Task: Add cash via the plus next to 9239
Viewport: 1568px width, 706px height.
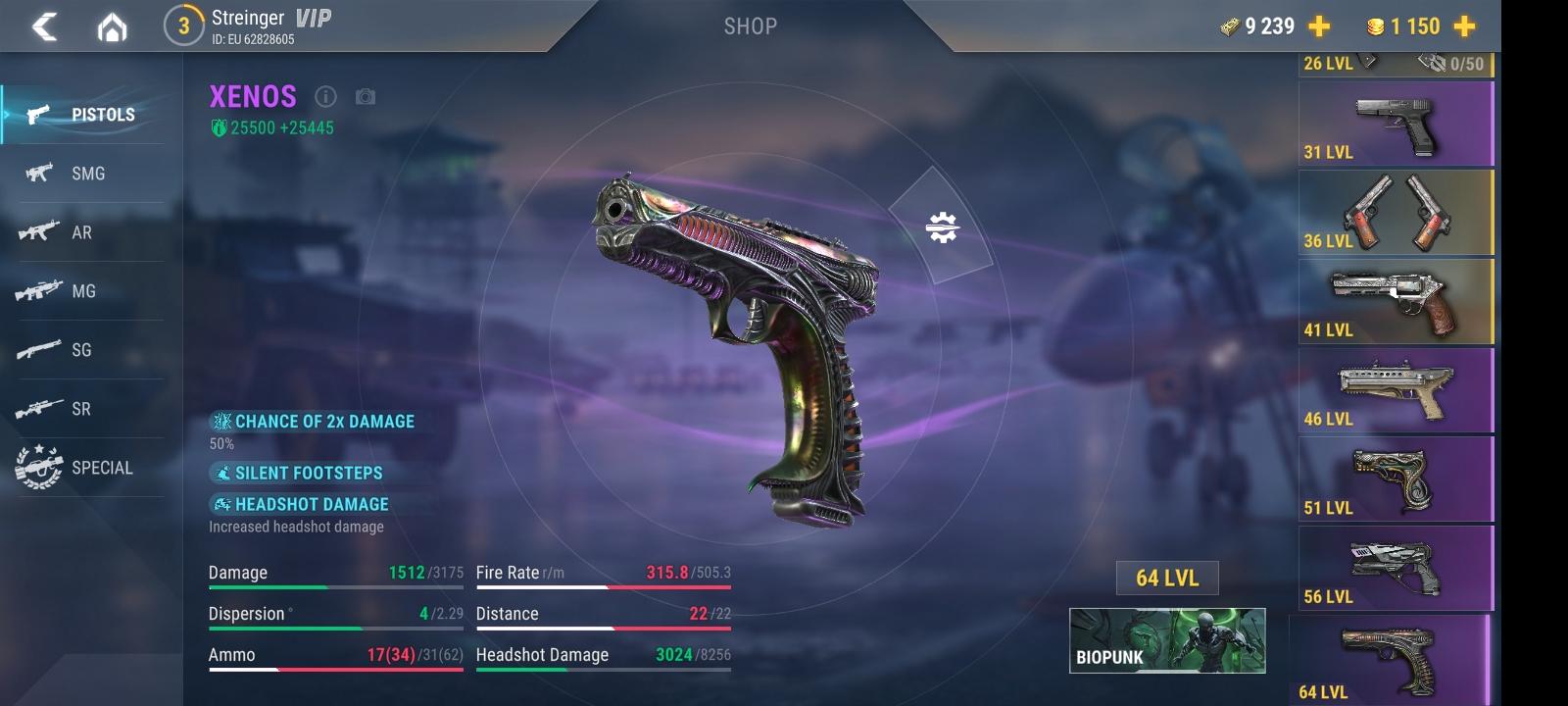Action: coord(1318,26)
